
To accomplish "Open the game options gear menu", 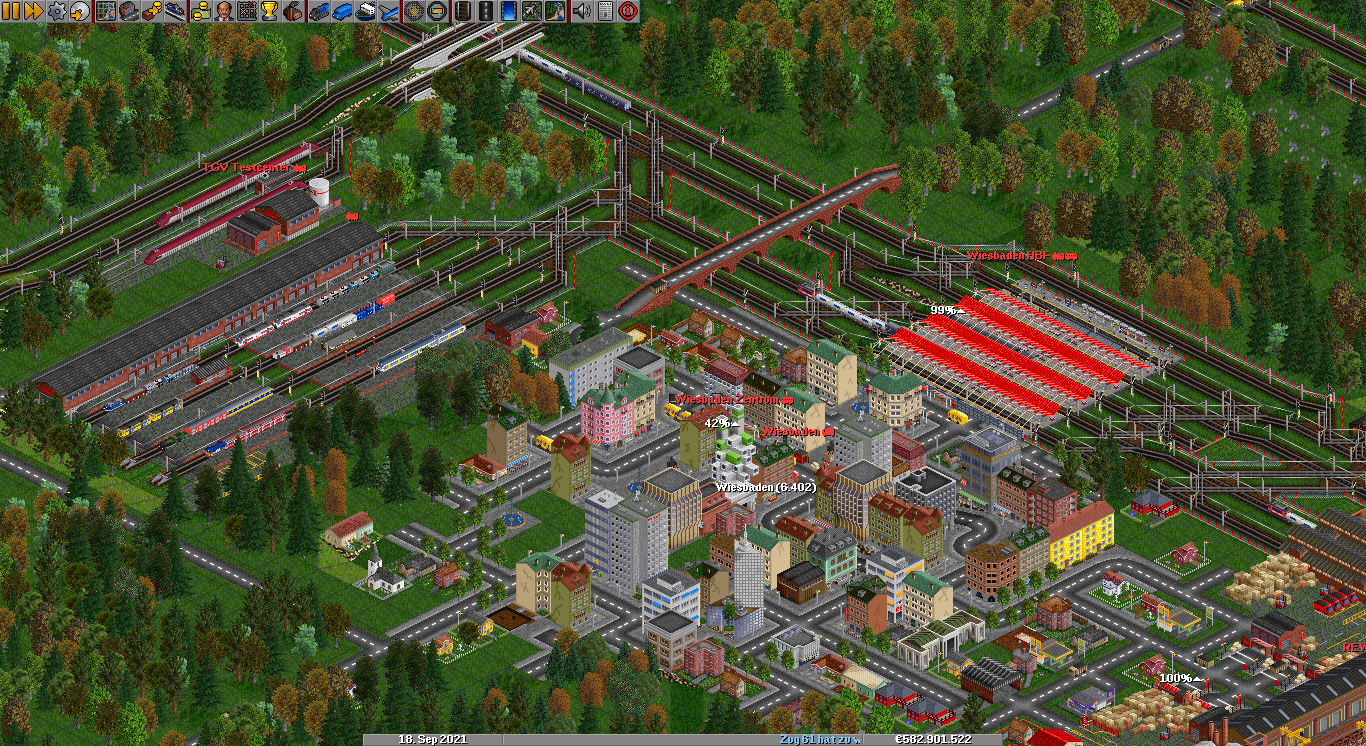I will coord(57,11).
